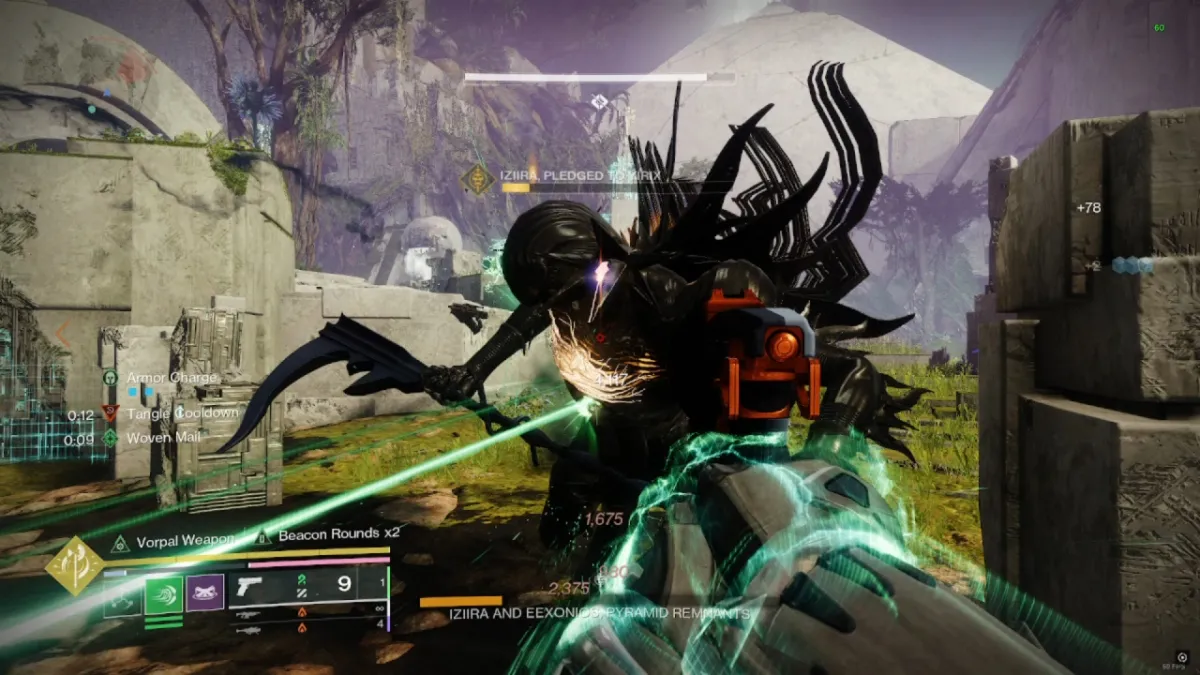Activate the golden diamond super ability icon
1200x675 pixels.
tap(74, 565)
